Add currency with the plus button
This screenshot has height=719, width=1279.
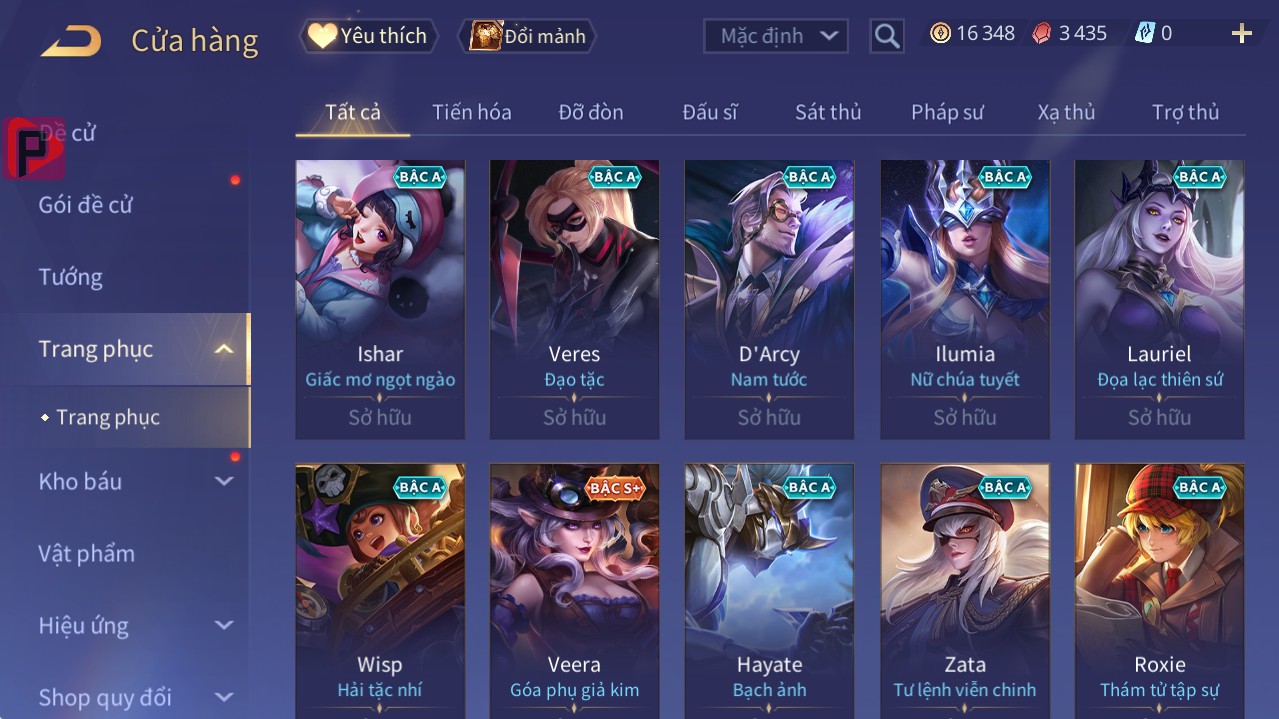tap(1241, 34)
